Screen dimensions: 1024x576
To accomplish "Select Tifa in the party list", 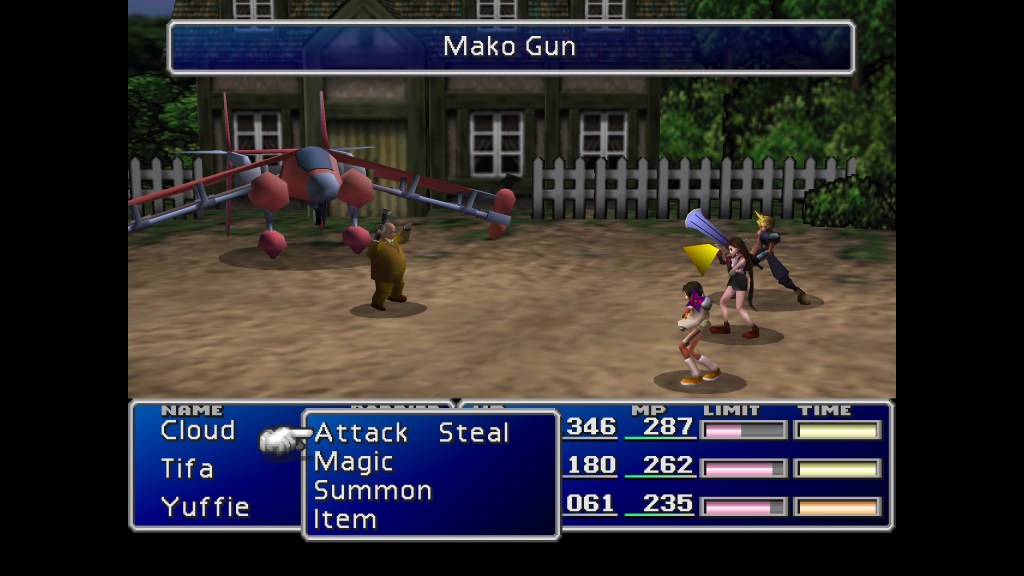I will (x=187, y=469).
